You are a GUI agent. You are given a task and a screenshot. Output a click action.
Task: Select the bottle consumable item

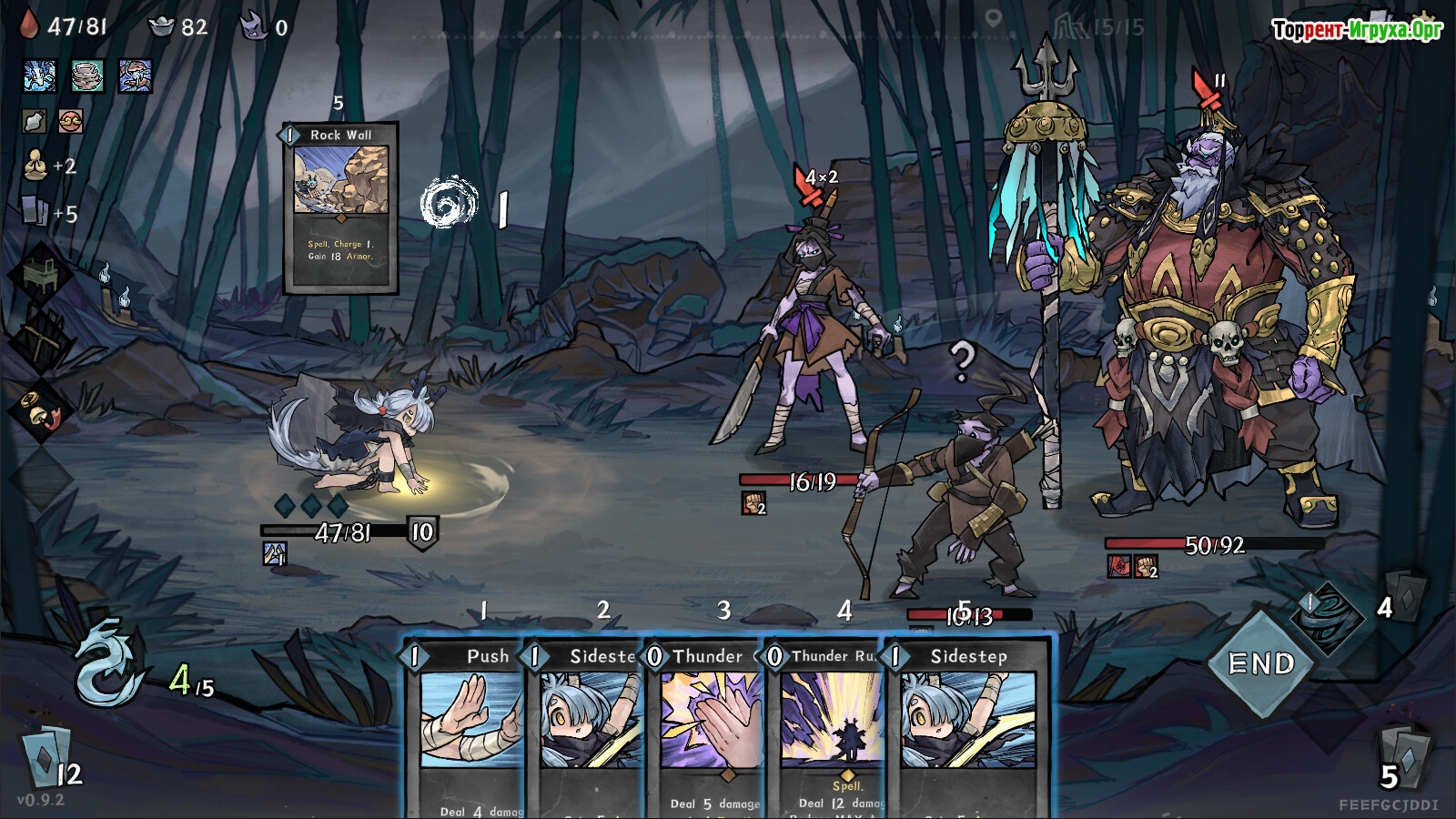pyautogui.click(x=35, y=121)
